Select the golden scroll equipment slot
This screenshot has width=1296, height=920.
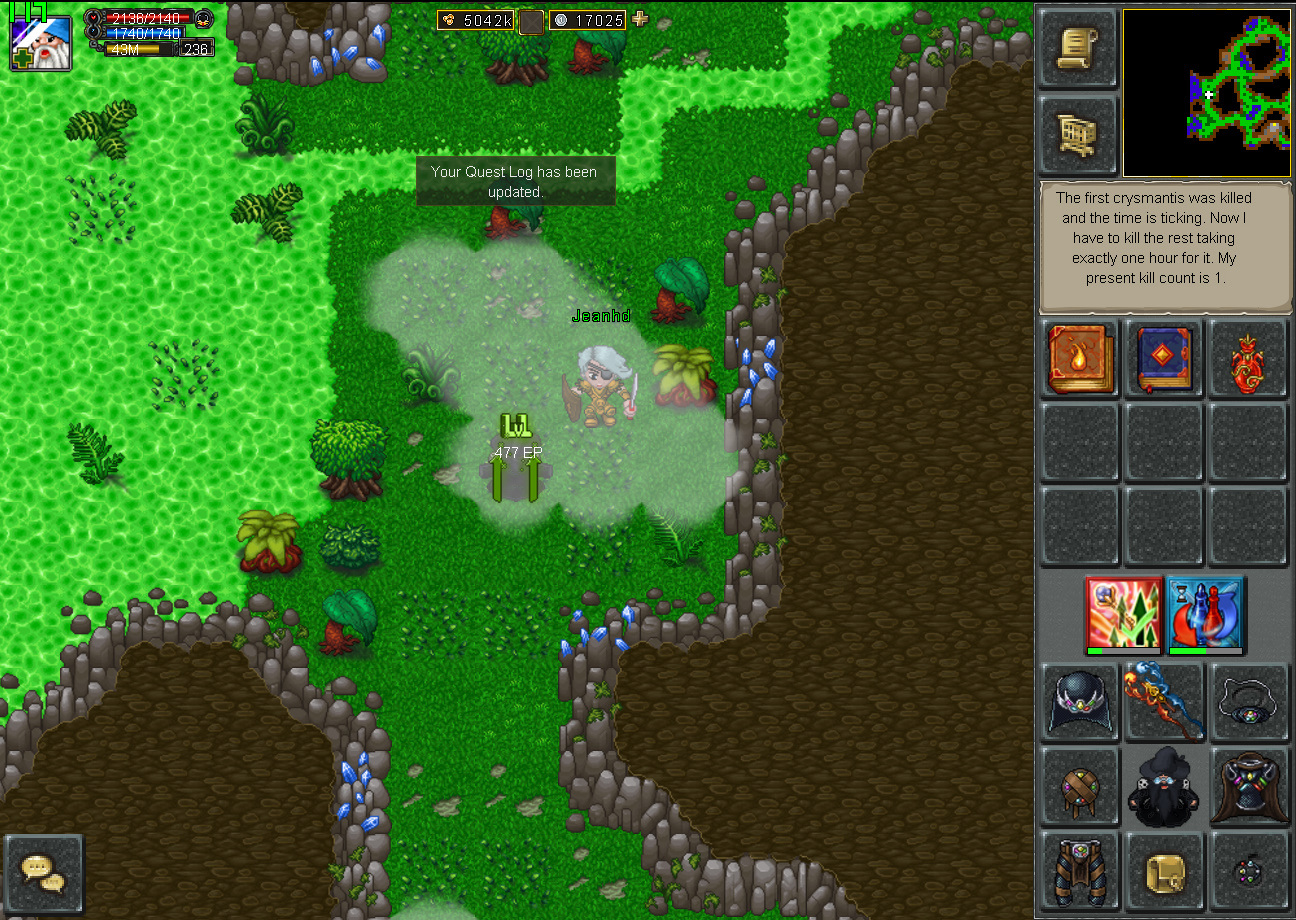(1164, 870)
